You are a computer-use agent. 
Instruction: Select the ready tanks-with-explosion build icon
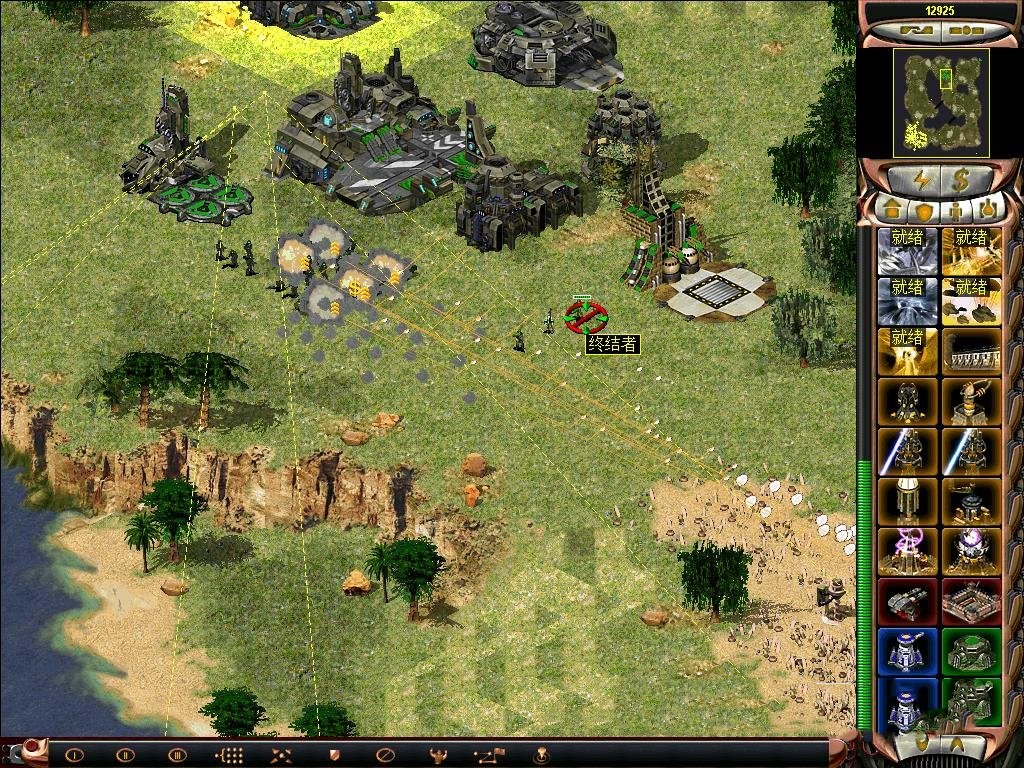tap(971, 300)
